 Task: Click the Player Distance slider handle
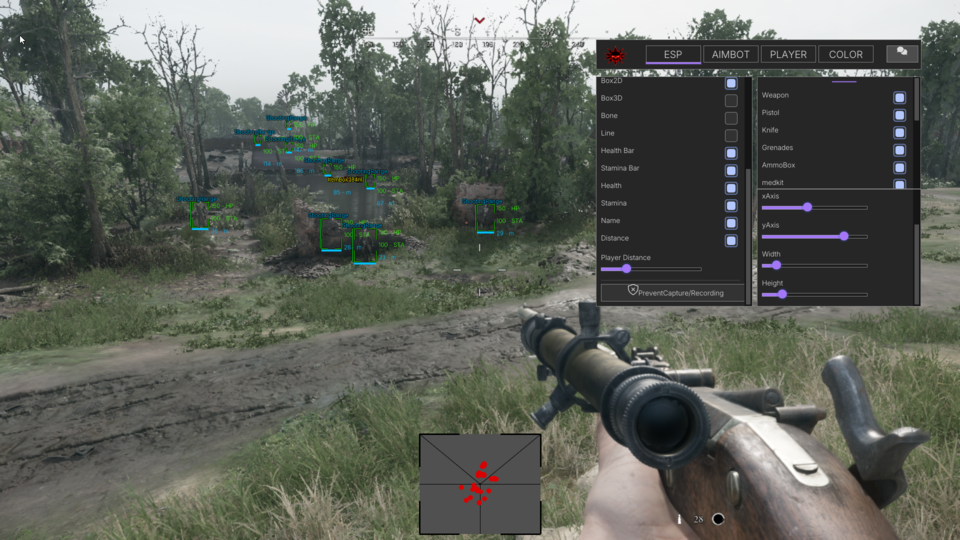click(x=627, y=269)
